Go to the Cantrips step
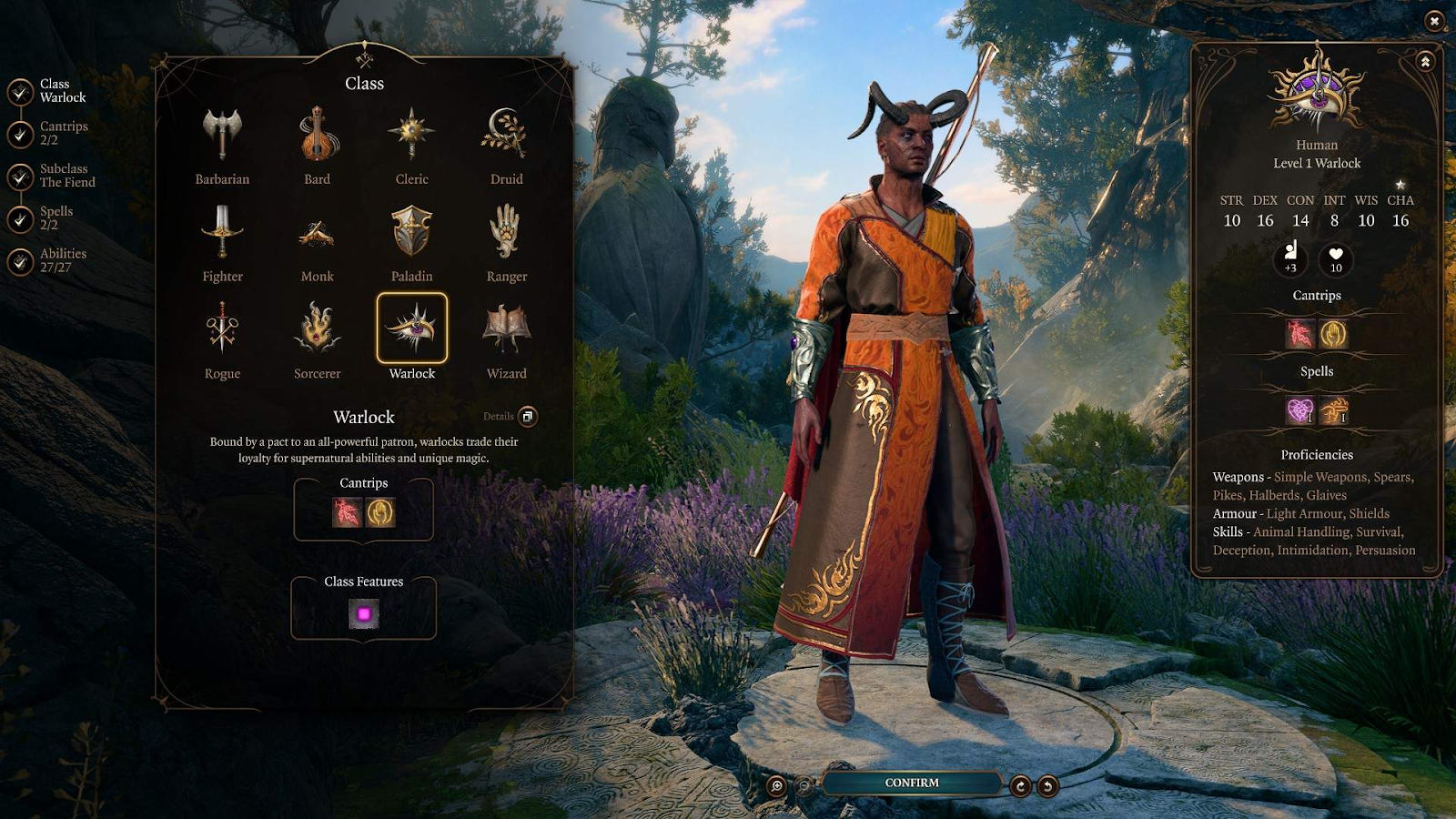Screen dimensions: 1456x819 21,134
